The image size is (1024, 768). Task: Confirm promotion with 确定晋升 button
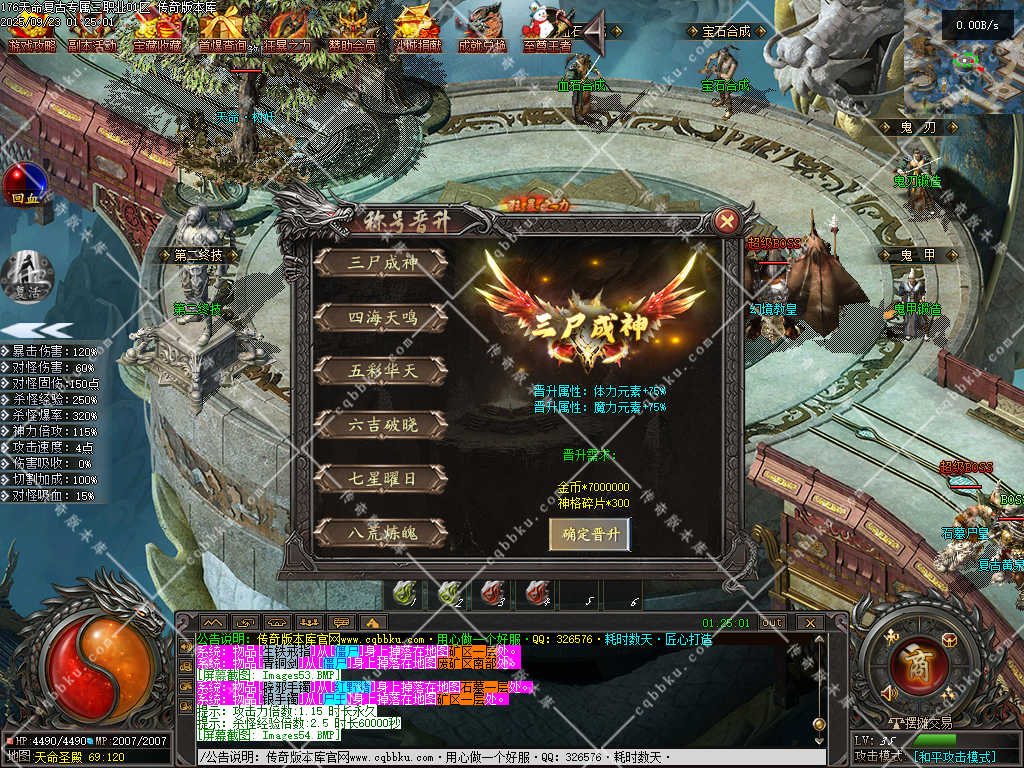(x=590, y=534)
